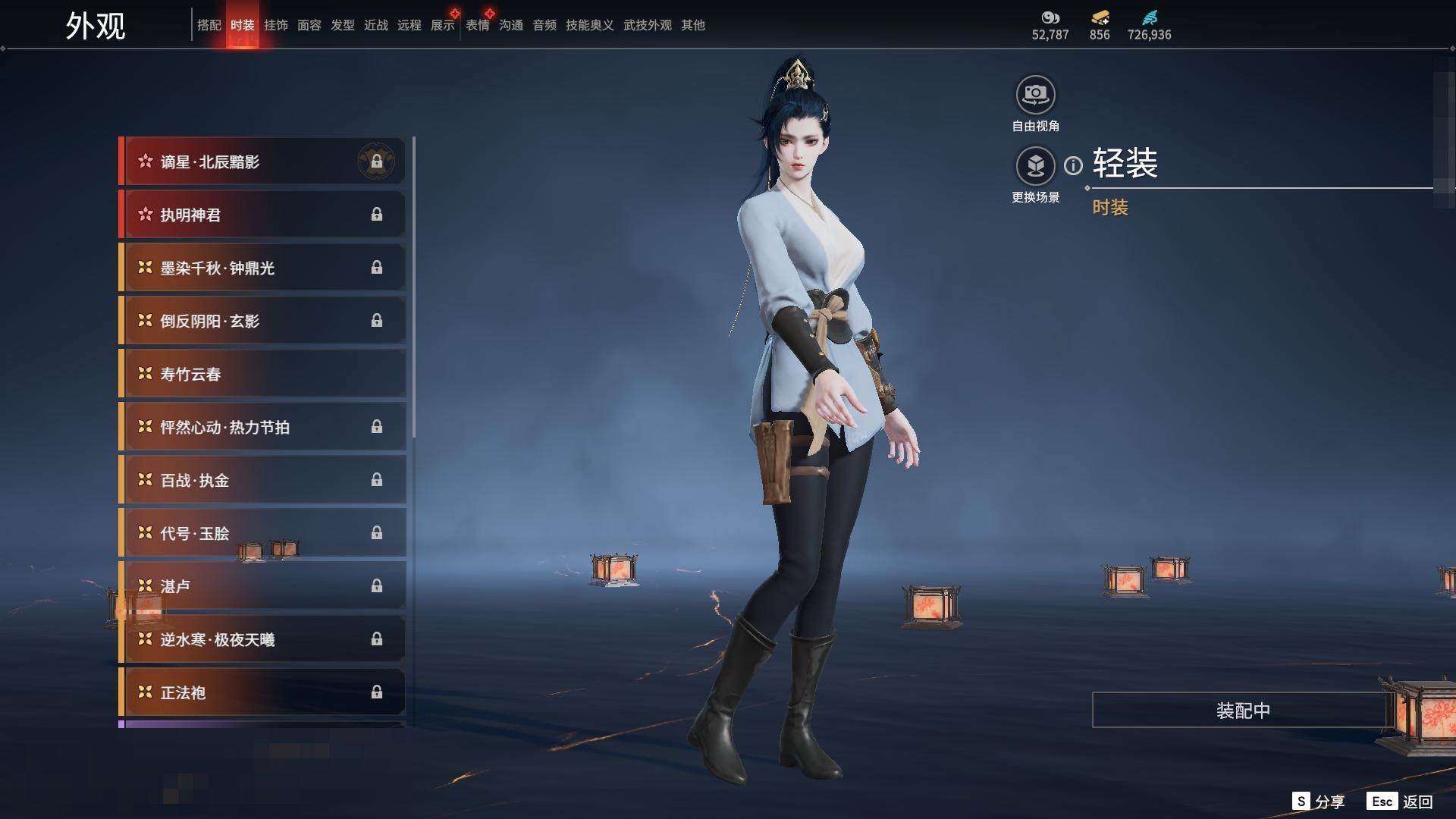Open the 技能奥义 tab

pos(589,25)
